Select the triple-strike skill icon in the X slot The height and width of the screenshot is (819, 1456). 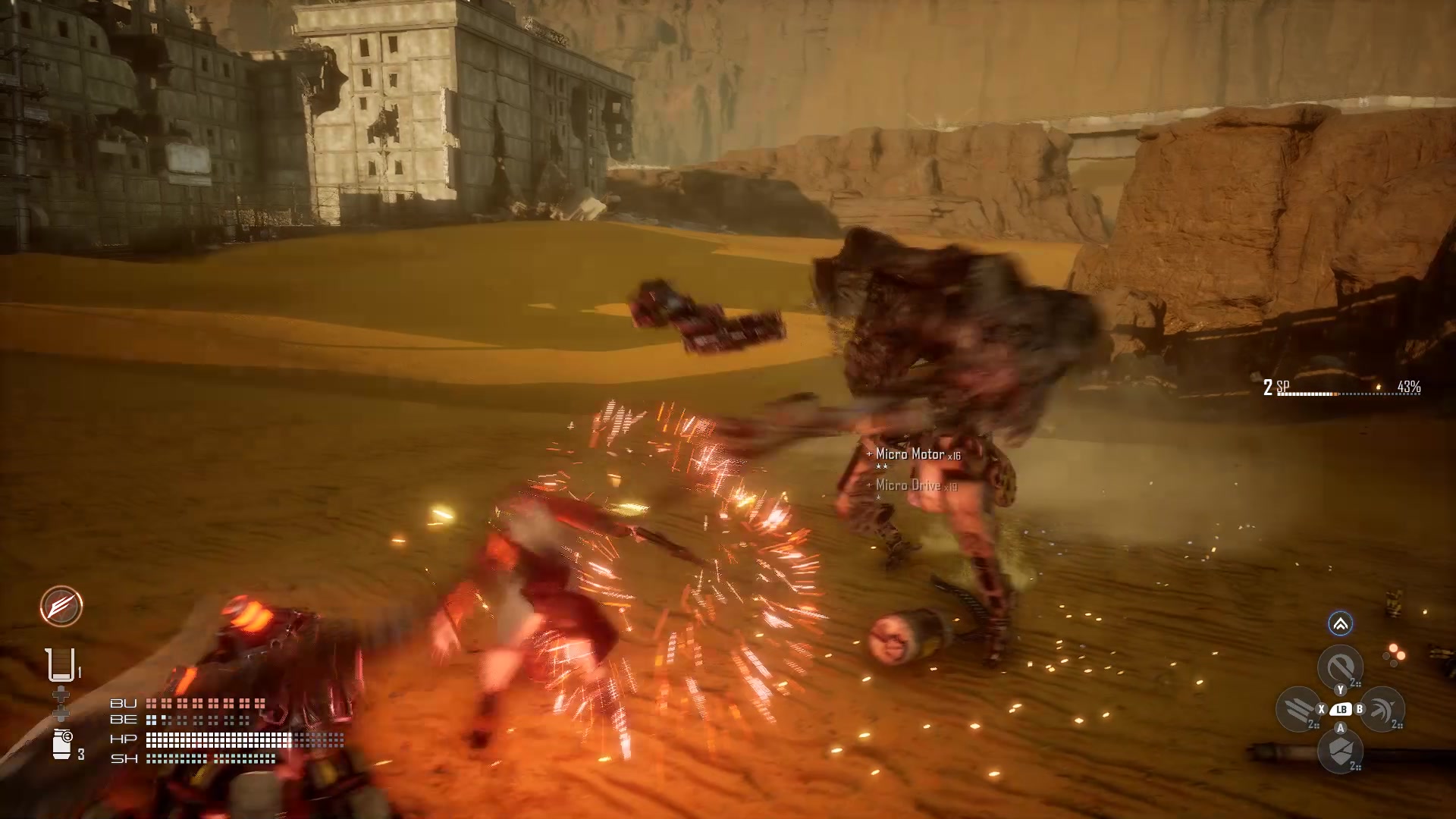tap(1298, 708)
